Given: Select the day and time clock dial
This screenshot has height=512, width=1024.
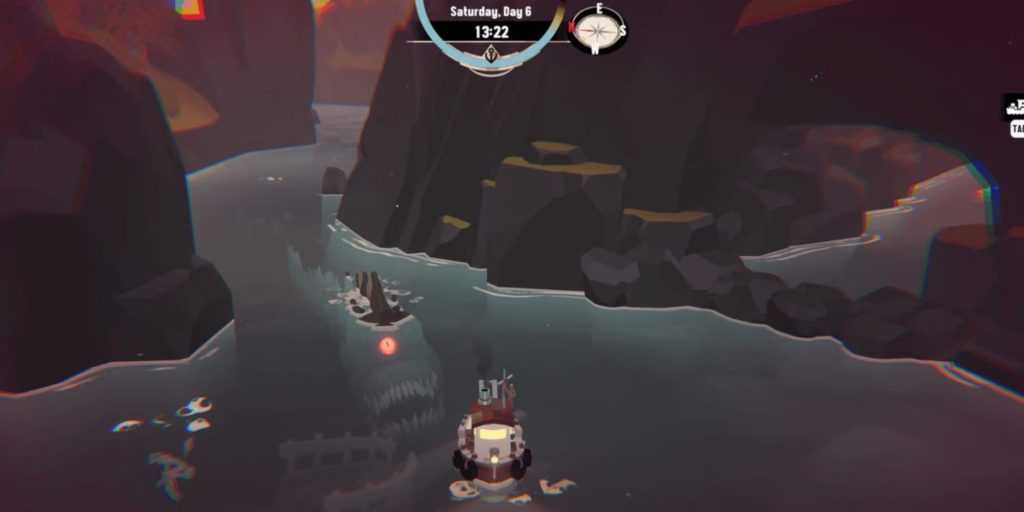Looking at the screenshot, I should click(491, 30).
